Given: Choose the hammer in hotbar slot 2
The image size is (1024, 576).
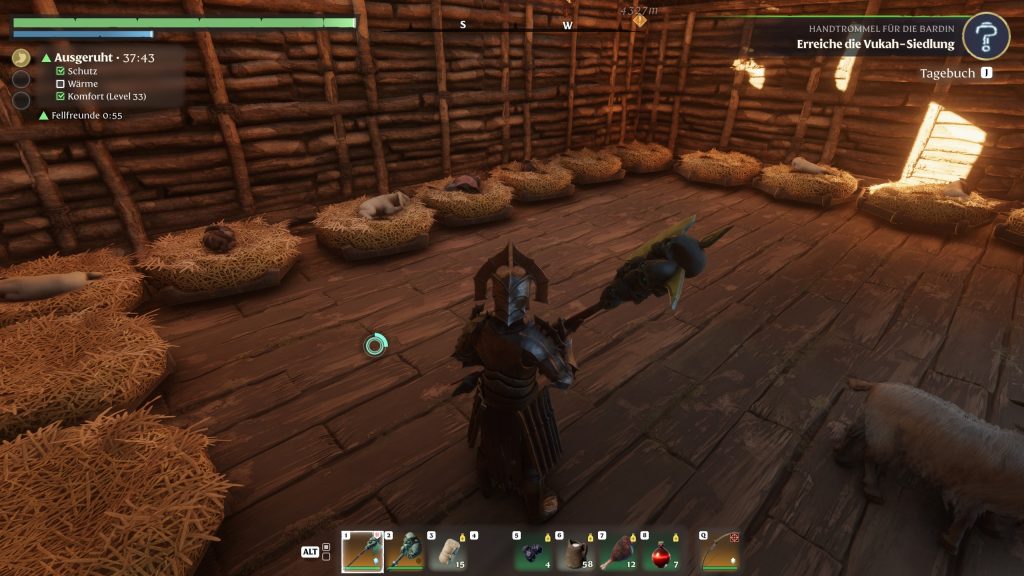Looking at the screenshot, I should click(404, 551).
